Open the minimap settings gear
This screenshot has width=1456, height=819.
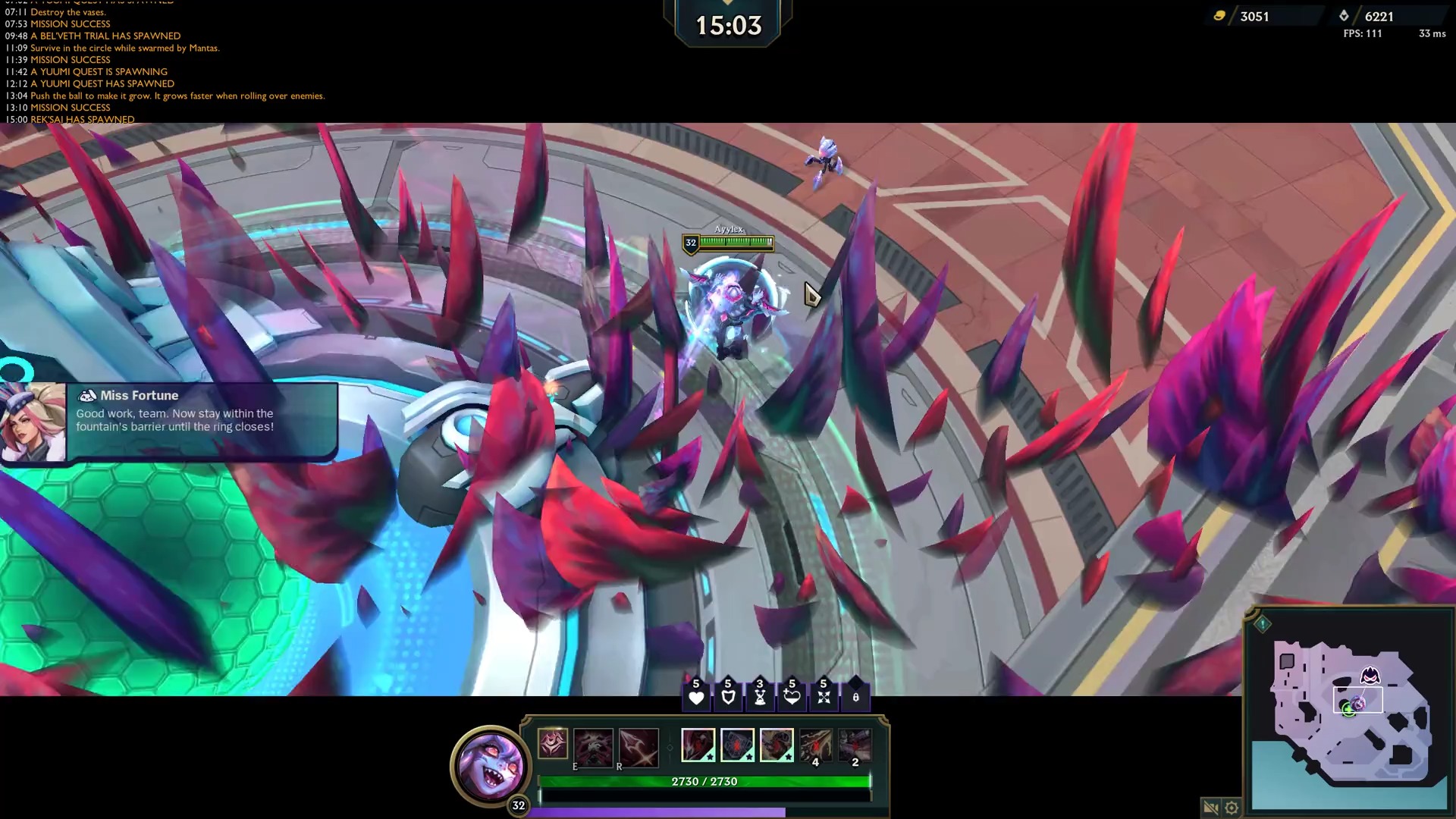(x=1231, y=808)
